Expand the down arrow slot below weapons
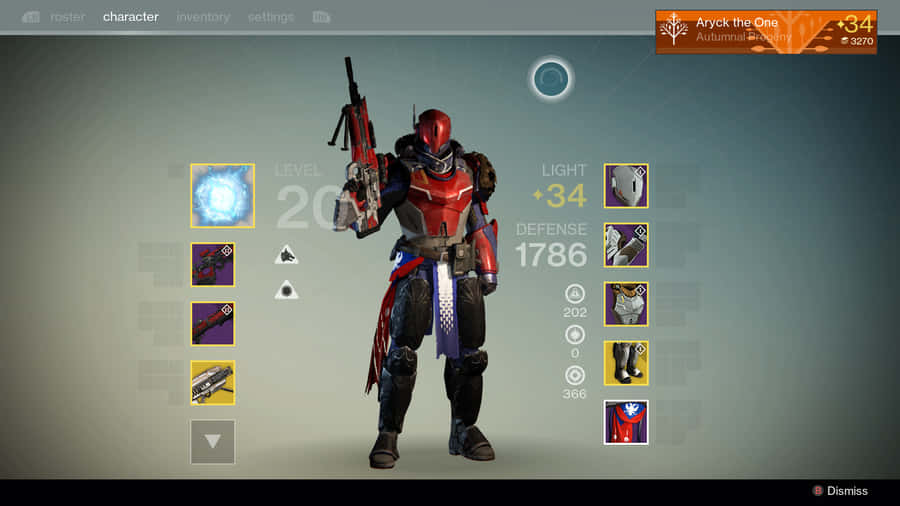The height and width of the screenshot is (506, 900). pyautogui.click(x=213, y=441)
